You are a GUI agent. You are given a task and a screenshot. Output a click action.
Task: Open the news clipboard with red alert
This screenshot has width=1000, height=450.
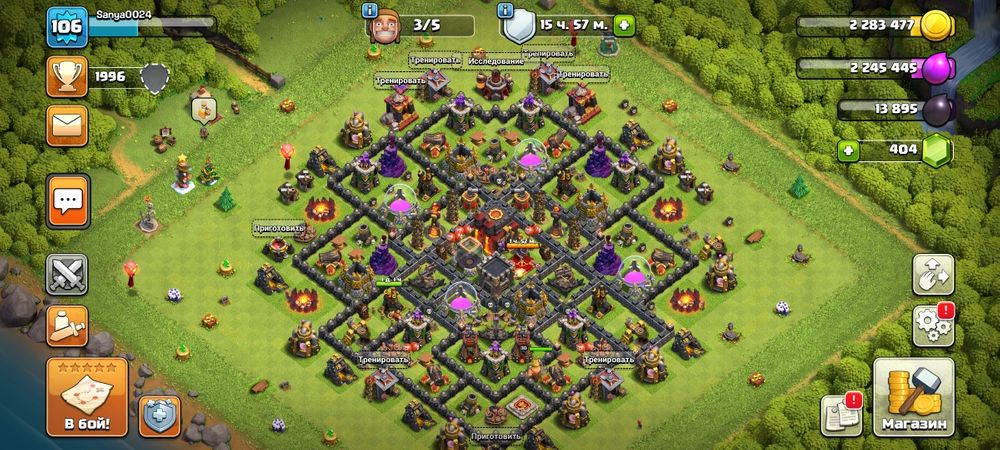(x=840, y=414)
